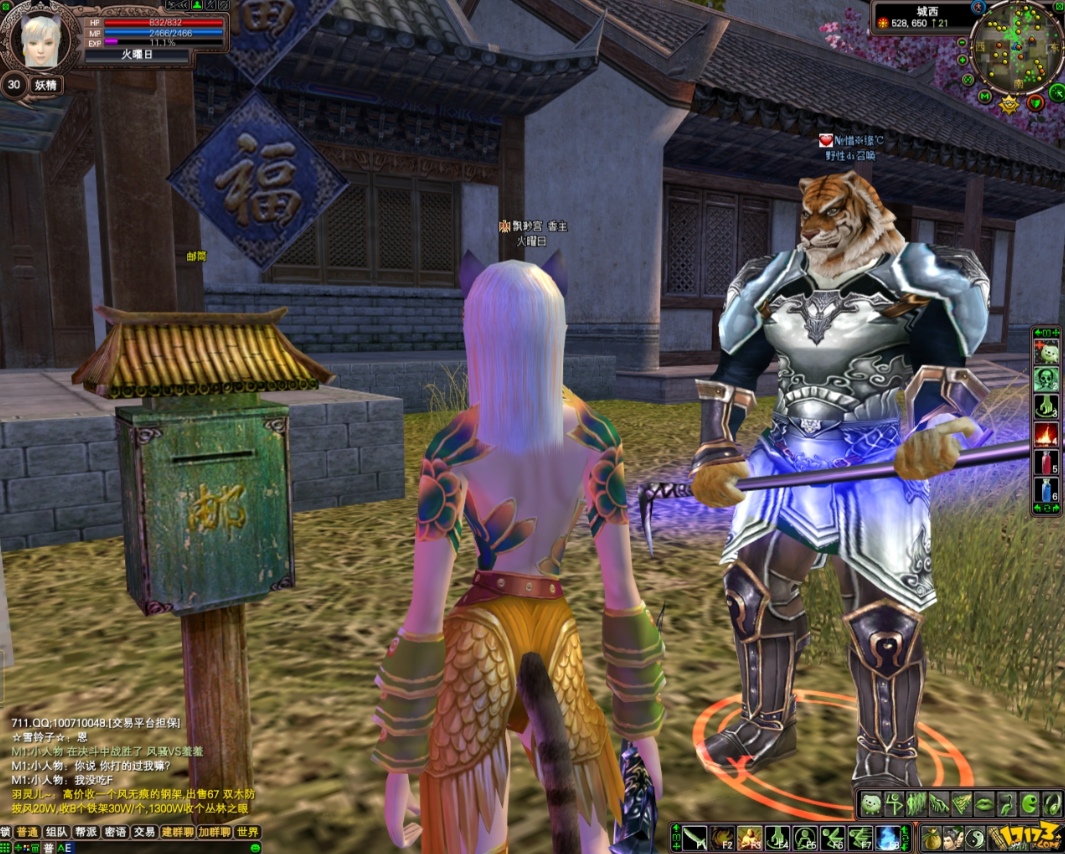Screen dimensions: 1065x854
Task: Select the 组队 team chat tab
Action: (x=56, y=832)
